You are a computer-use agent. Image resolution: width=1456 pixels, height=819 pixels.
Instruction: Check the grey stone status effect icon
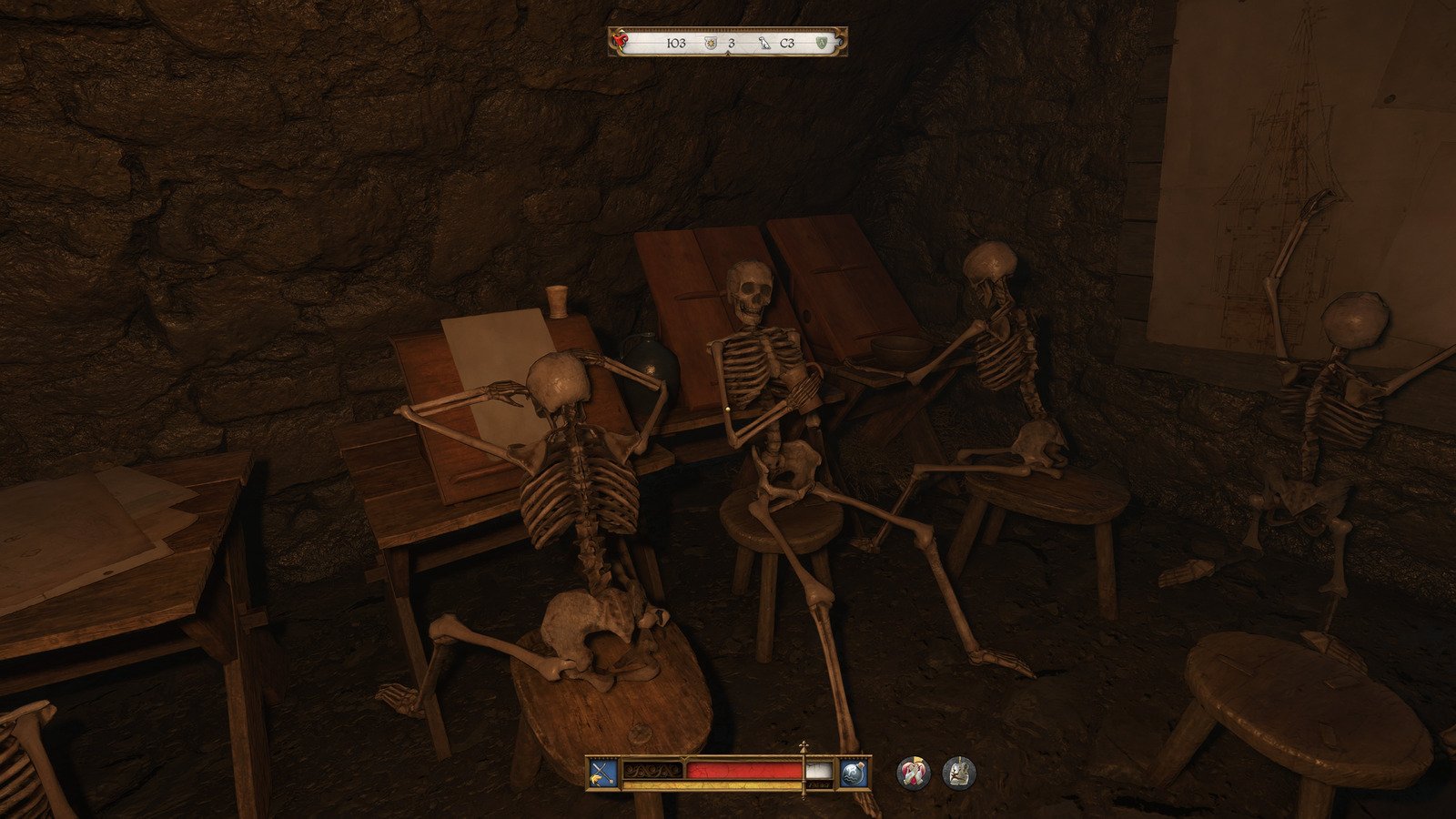coord(958,773)
